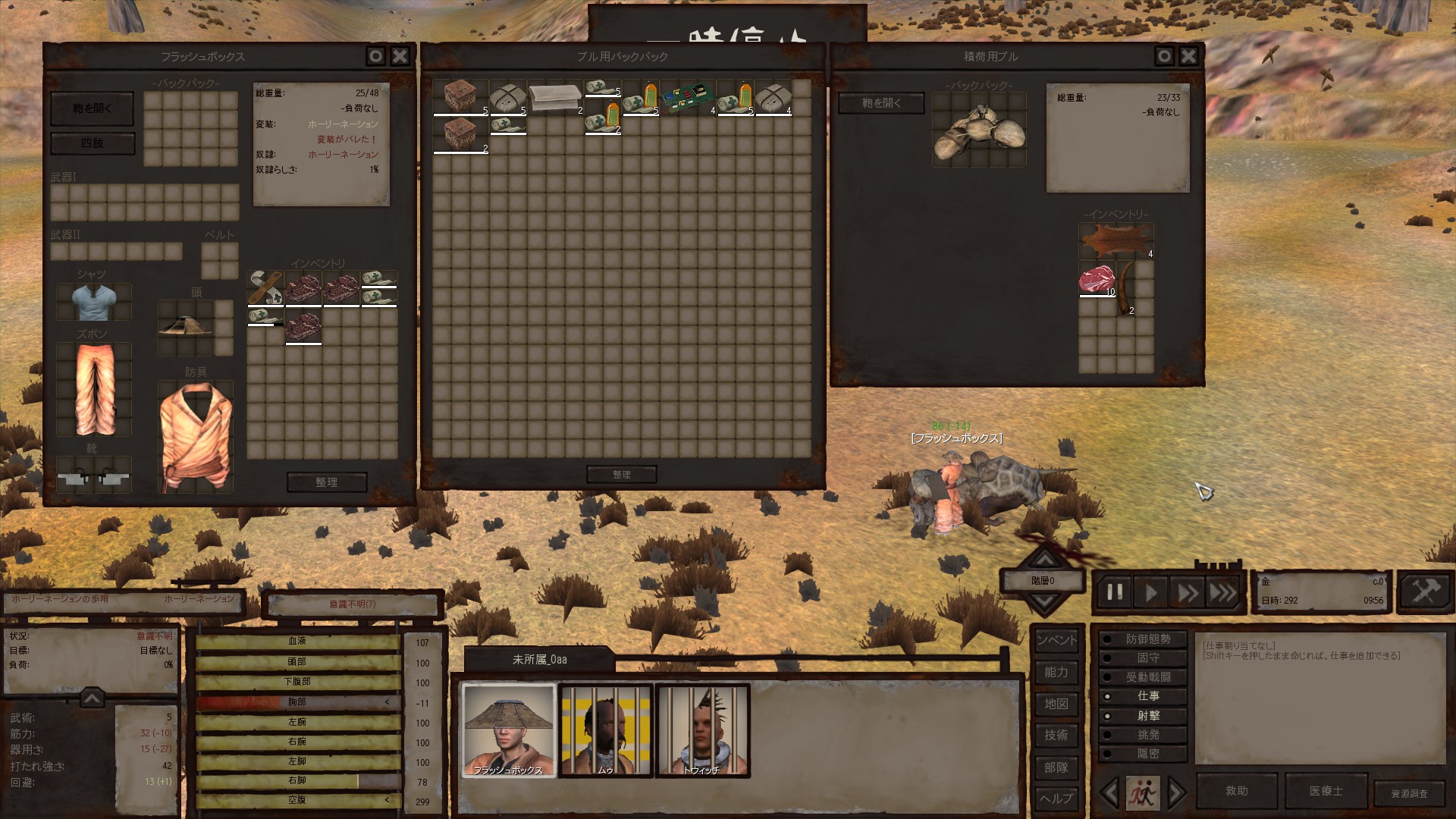Viewport: 1456px width, 819px height.
Task: Close the 積荷用ブル window
Action: pyautogui.click(x=1188, y=56)
